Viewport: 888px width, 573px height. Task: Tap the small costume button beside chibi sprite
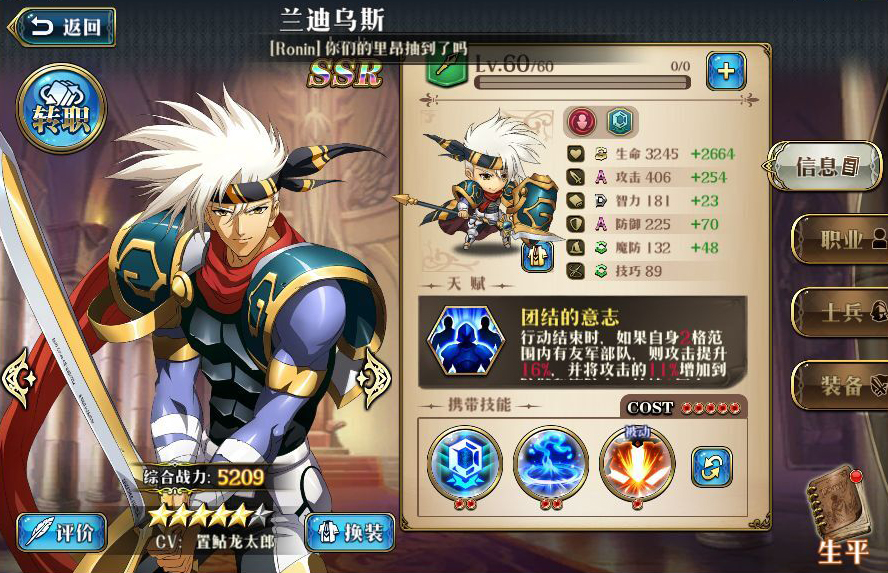click(538, 256)
